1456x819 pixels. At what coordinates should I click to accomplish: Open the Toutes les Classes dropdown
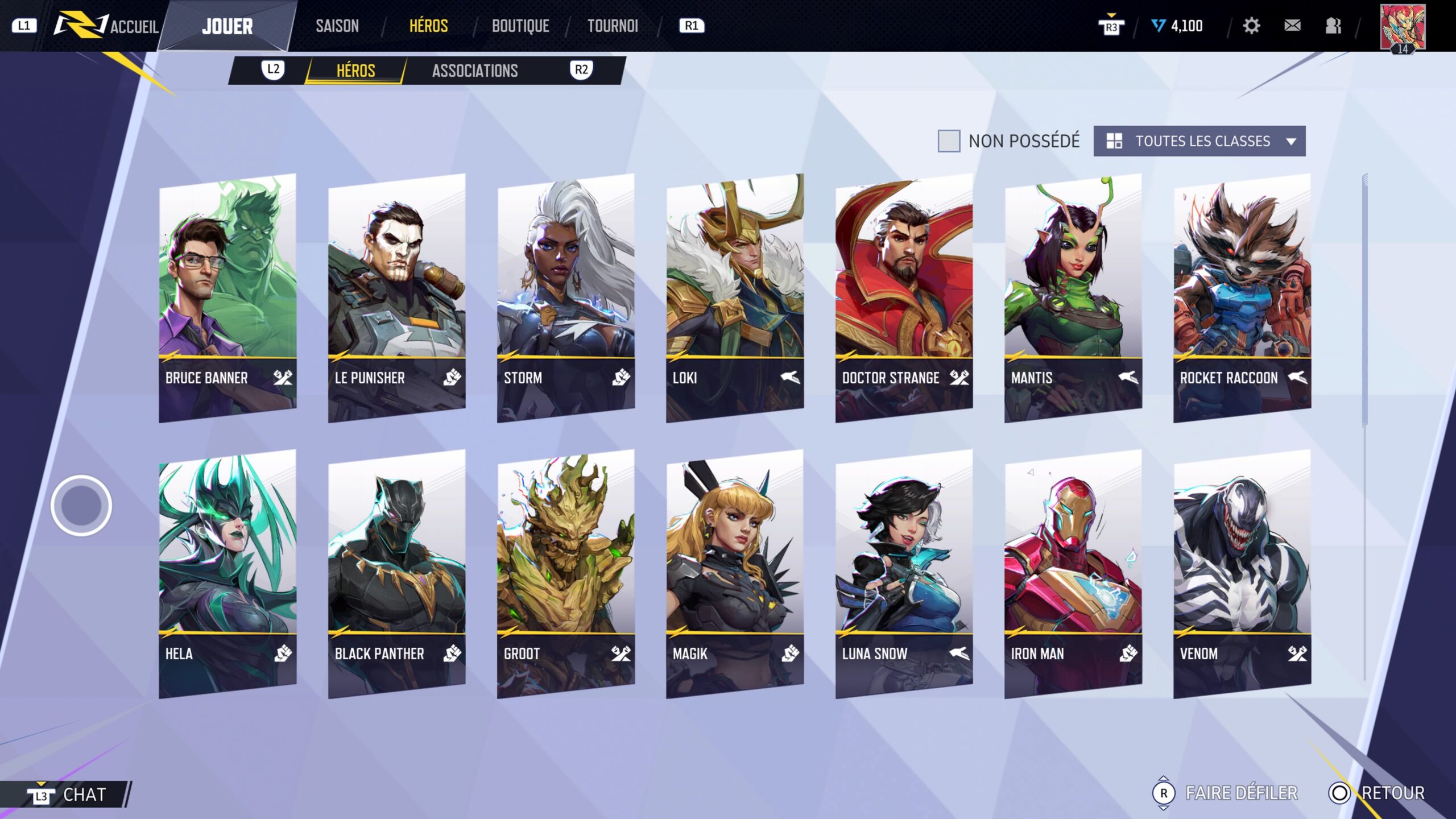(x=1199, y=141)
